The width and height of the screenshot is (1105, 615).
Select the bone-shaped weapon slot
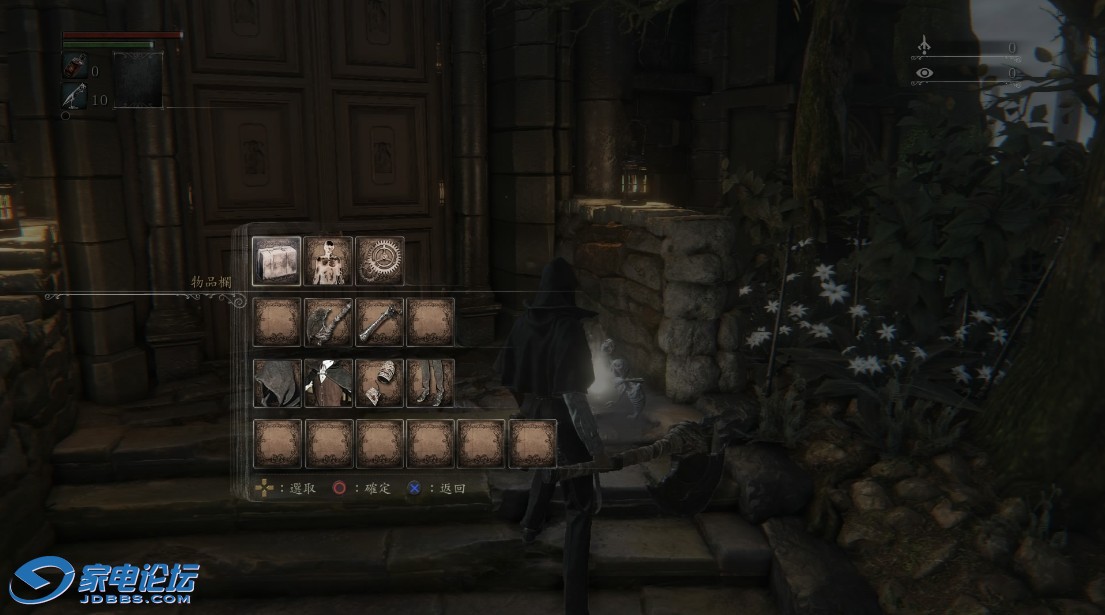pyautogui.click(x=380, y=322)
